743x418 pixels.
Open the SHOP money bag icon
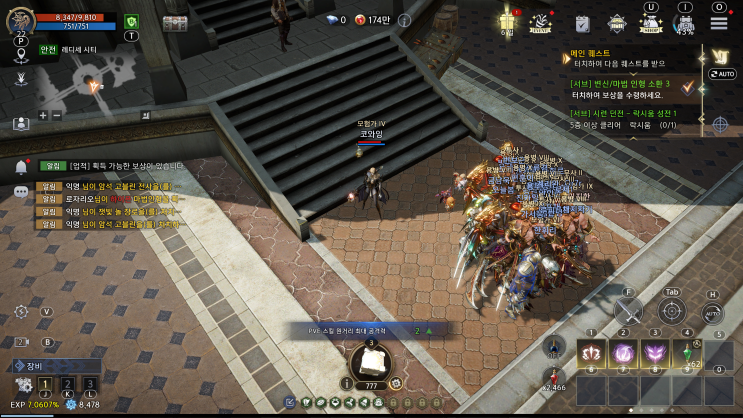[651, 23]
